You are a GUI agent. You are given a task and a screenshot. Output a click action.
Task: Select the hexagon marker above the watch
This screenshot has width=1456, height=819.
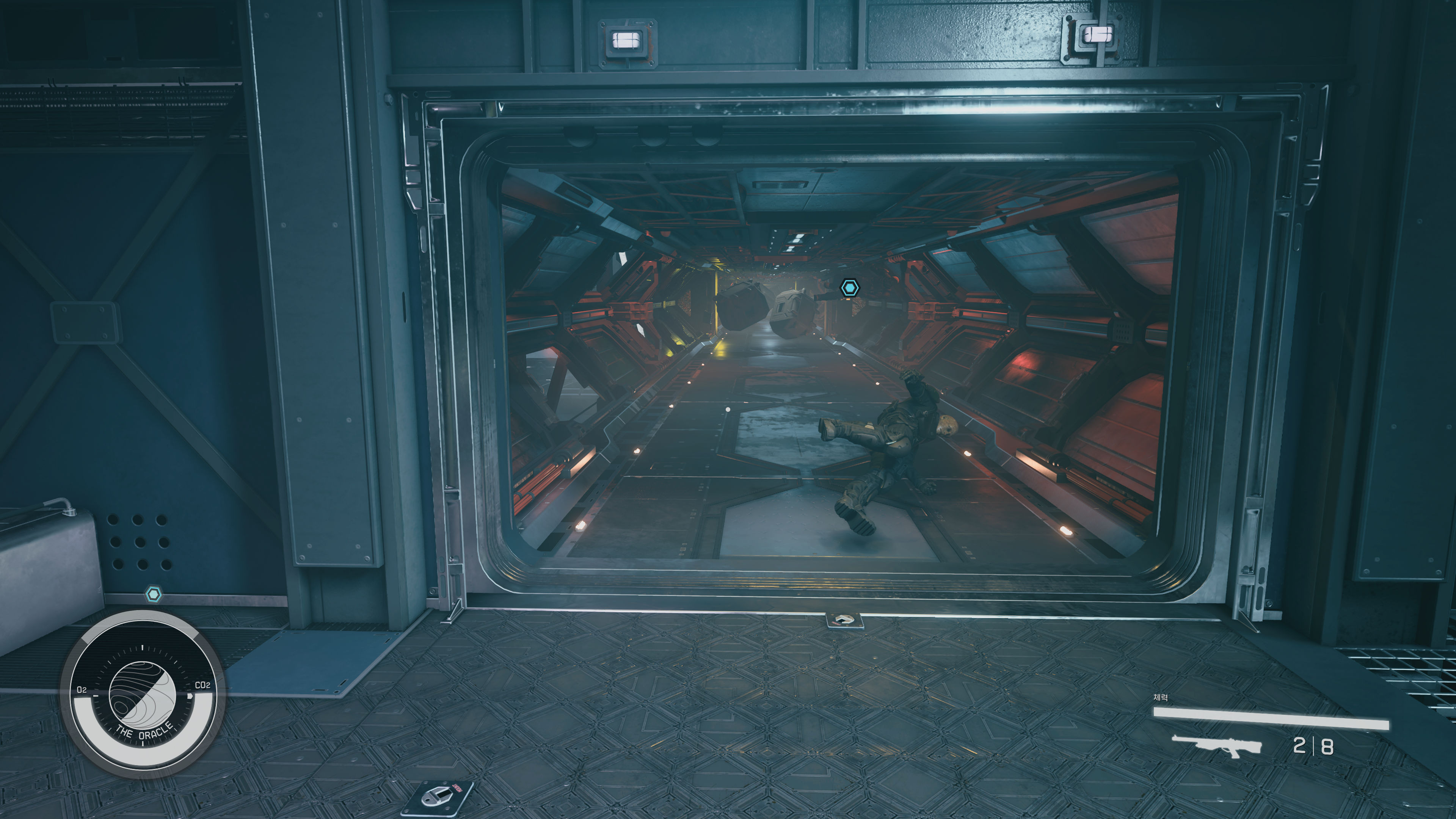pyautogui.click(x=154, y=594)
